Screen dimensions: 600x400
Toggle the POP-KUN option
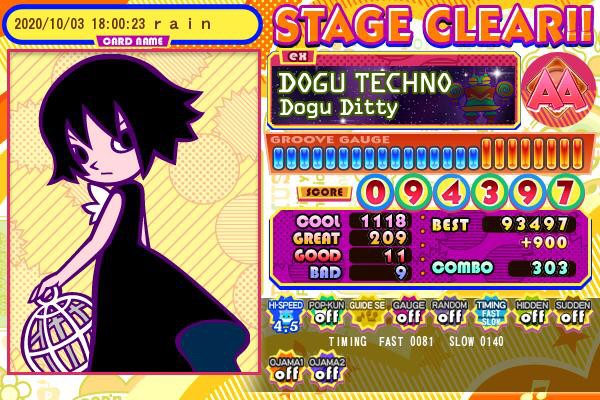[326, 315]
